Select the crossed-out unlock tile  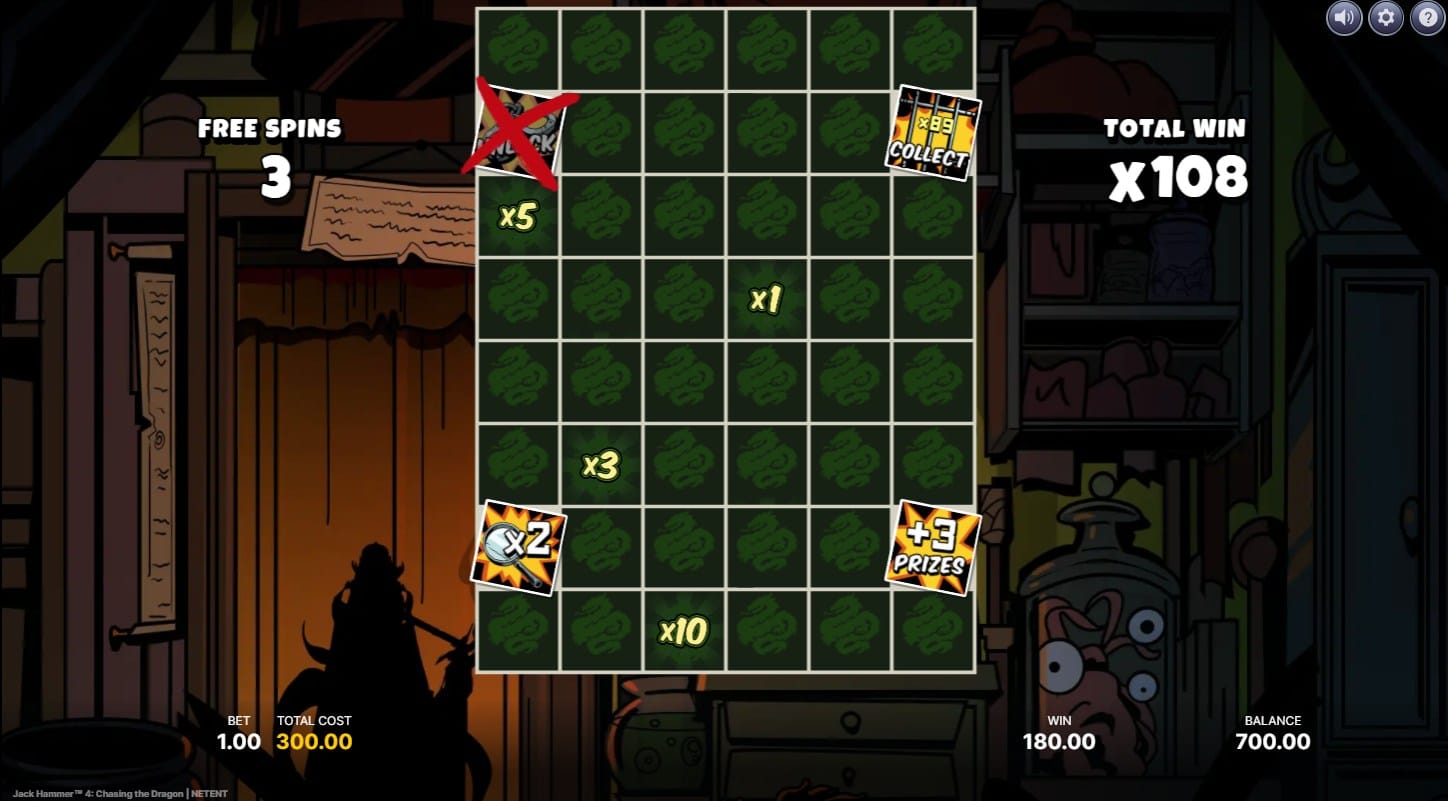point(518,133)
